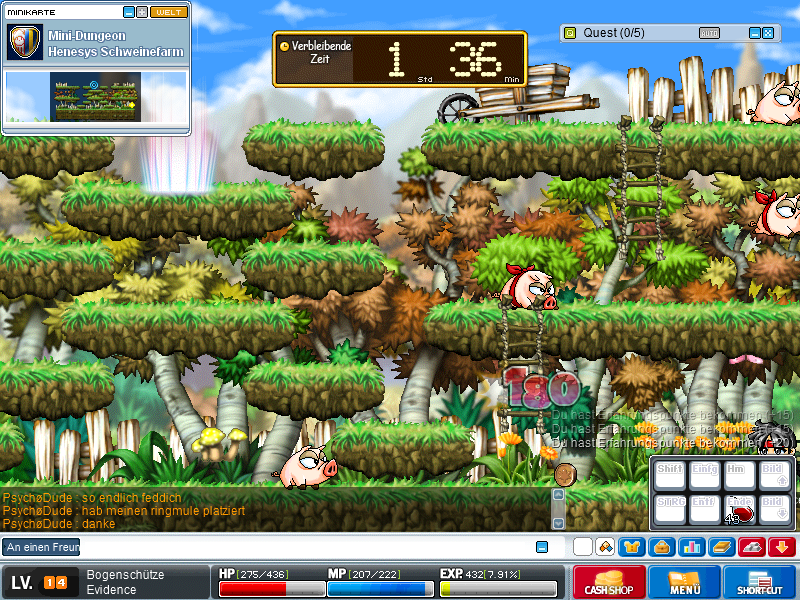Toggle the quest AUTO button
Image resolution: width=800 pixels, height=600 pixels.
point(708,33)
